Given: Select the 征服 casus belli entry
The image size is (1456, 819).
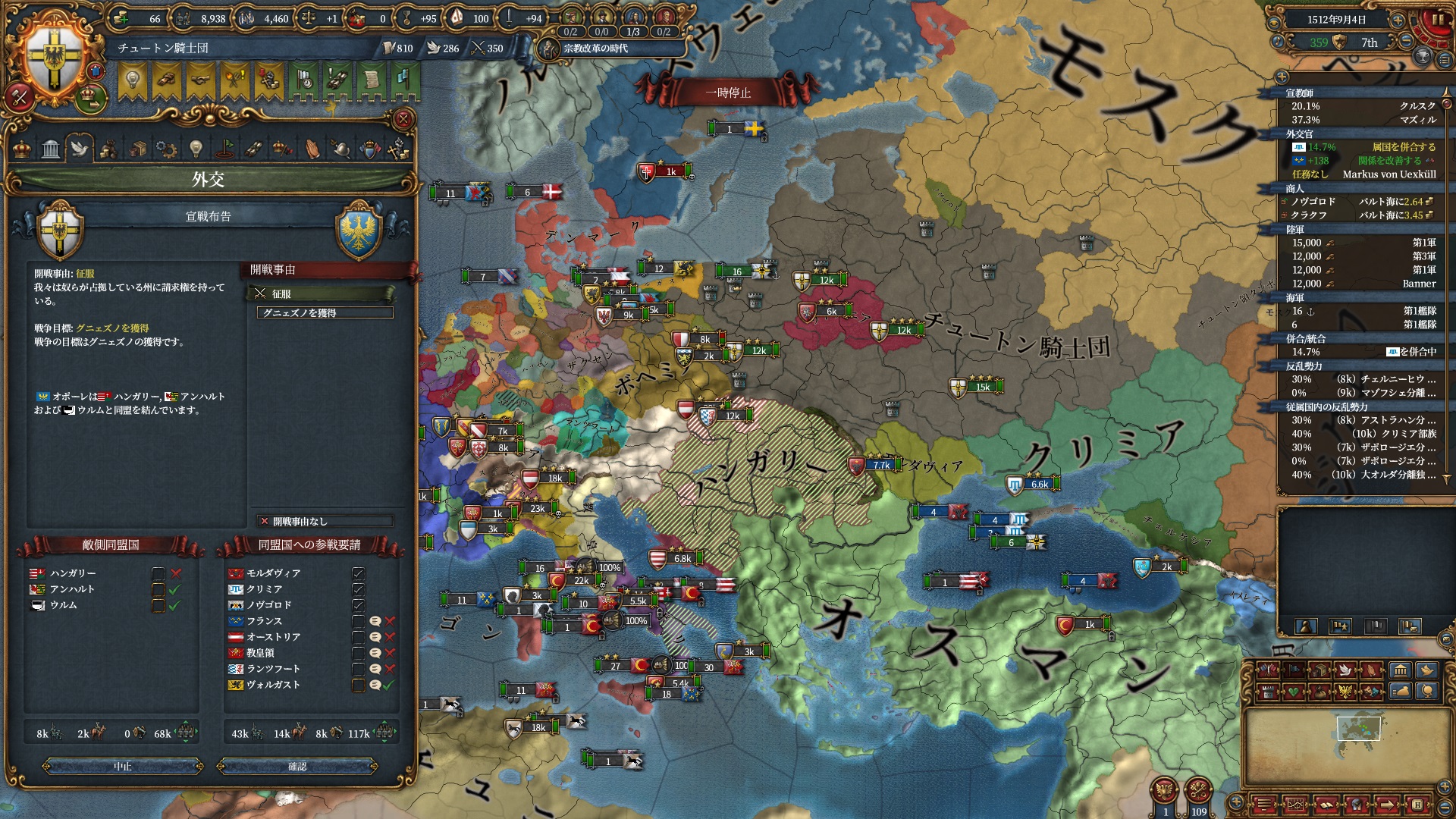Looking at the screenshot, I should 322,293.
